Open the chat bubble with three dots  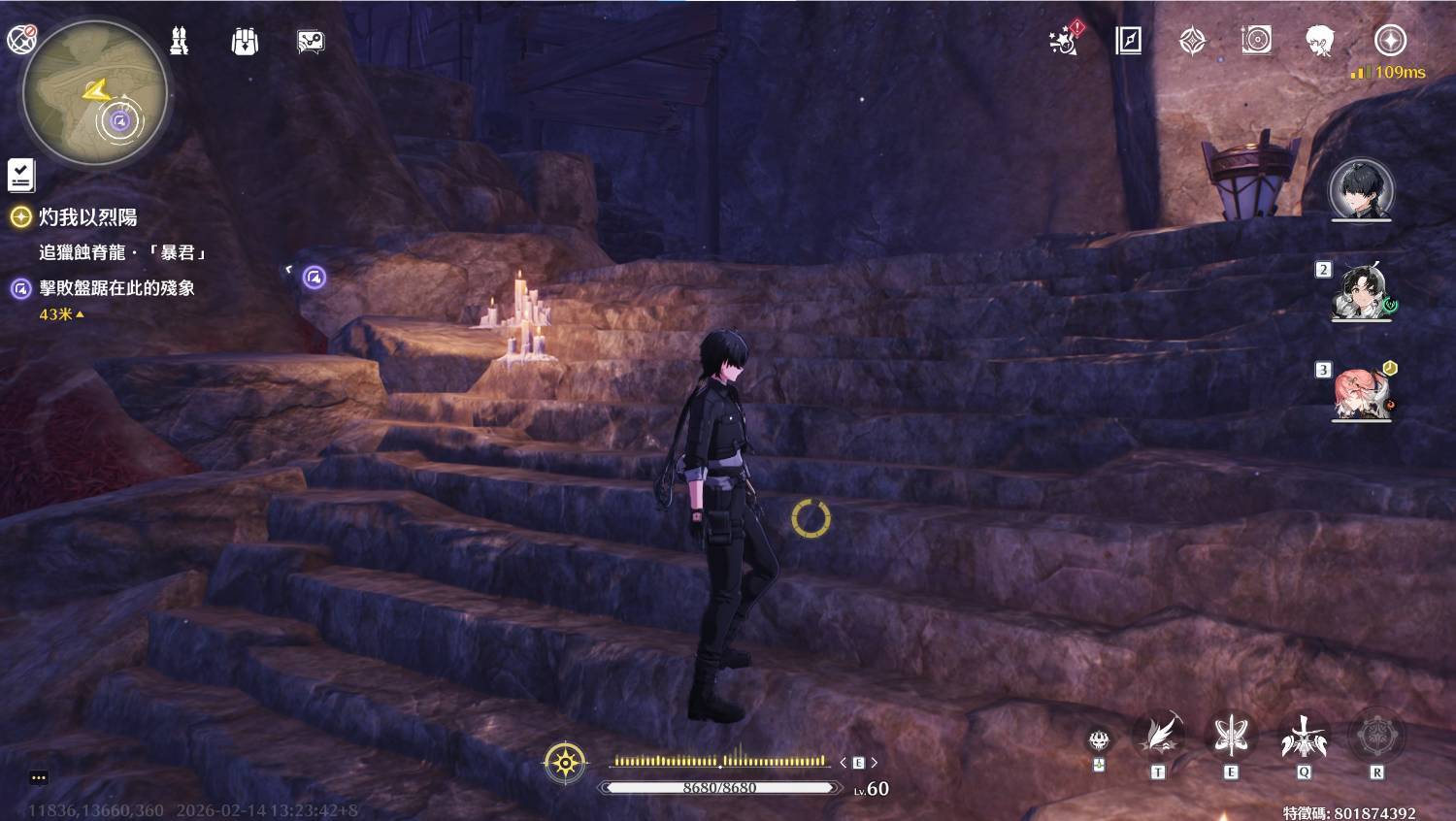click(x=39, y=777)
